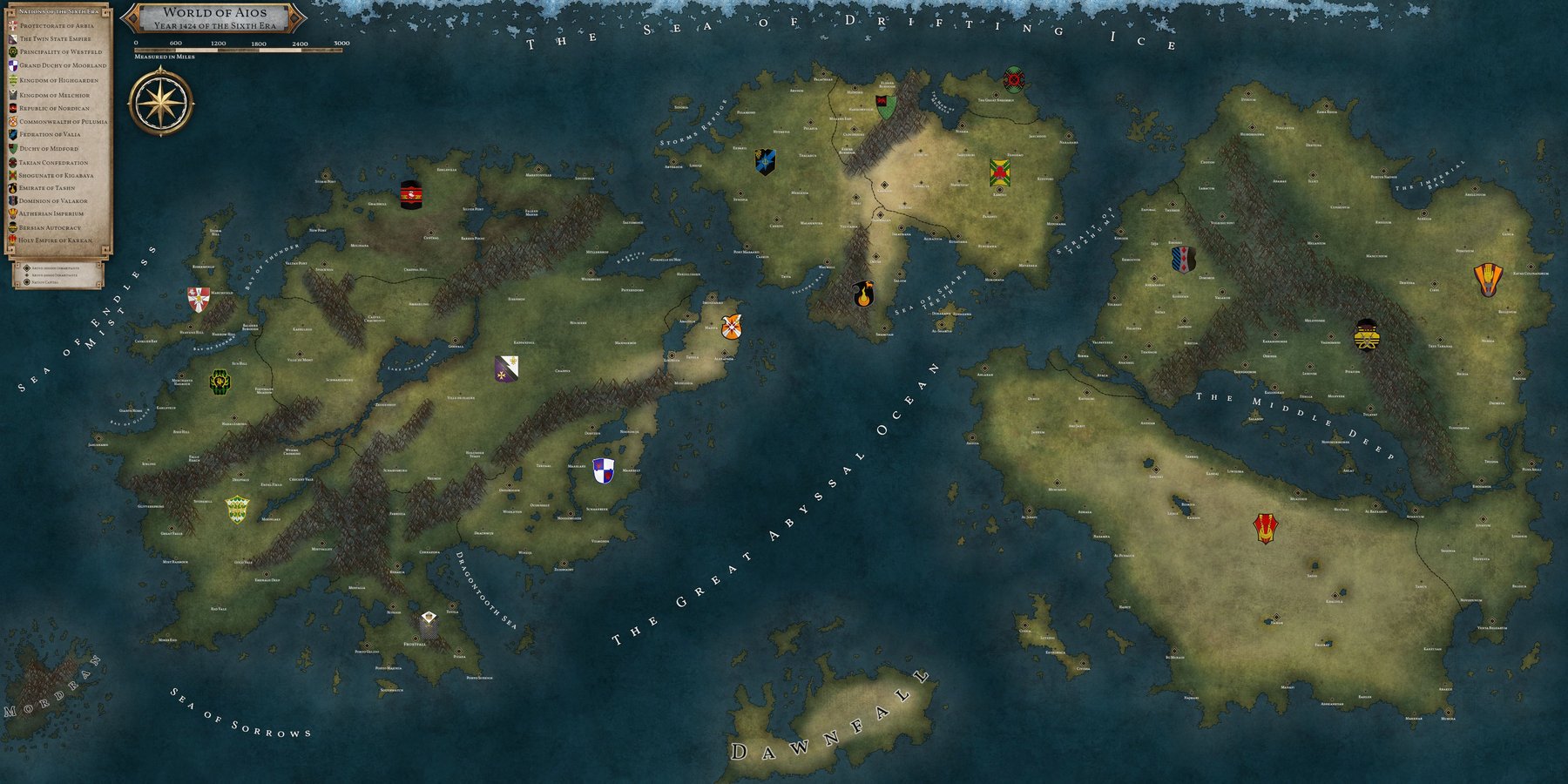Select the Grand Duchy of Moorland entry

[63, 65]
